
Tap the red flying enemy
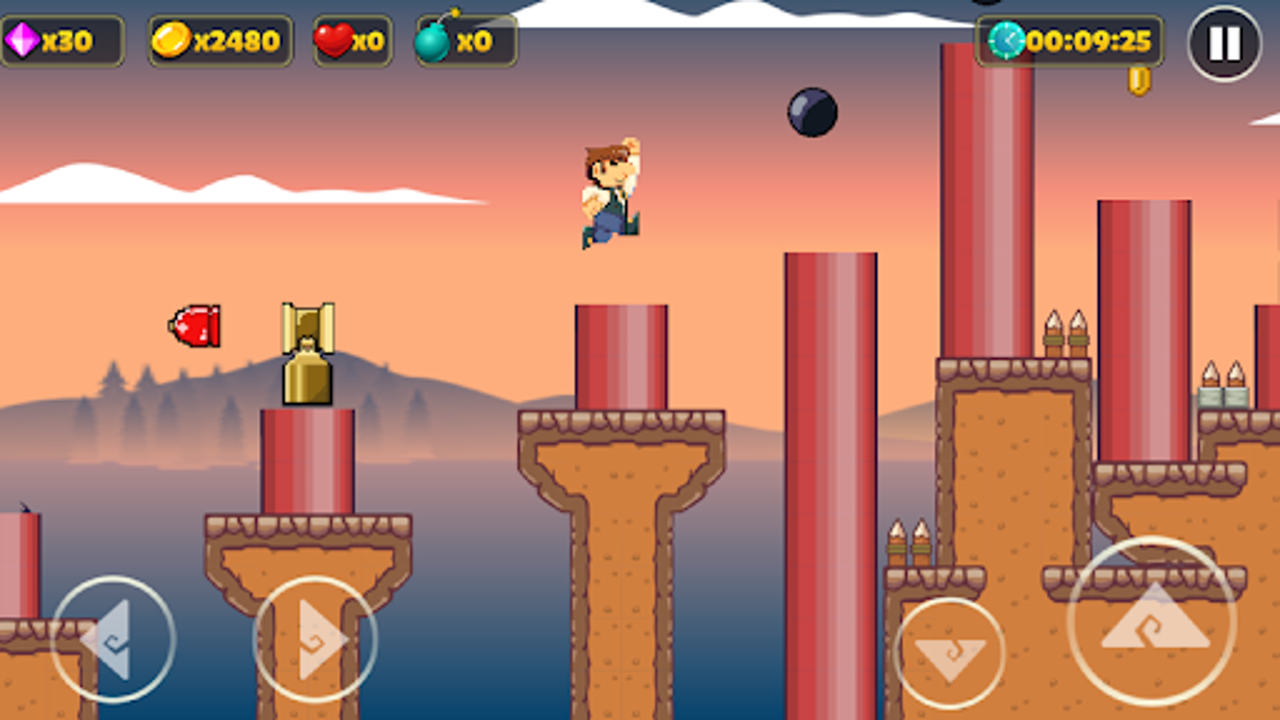(194, 325)
